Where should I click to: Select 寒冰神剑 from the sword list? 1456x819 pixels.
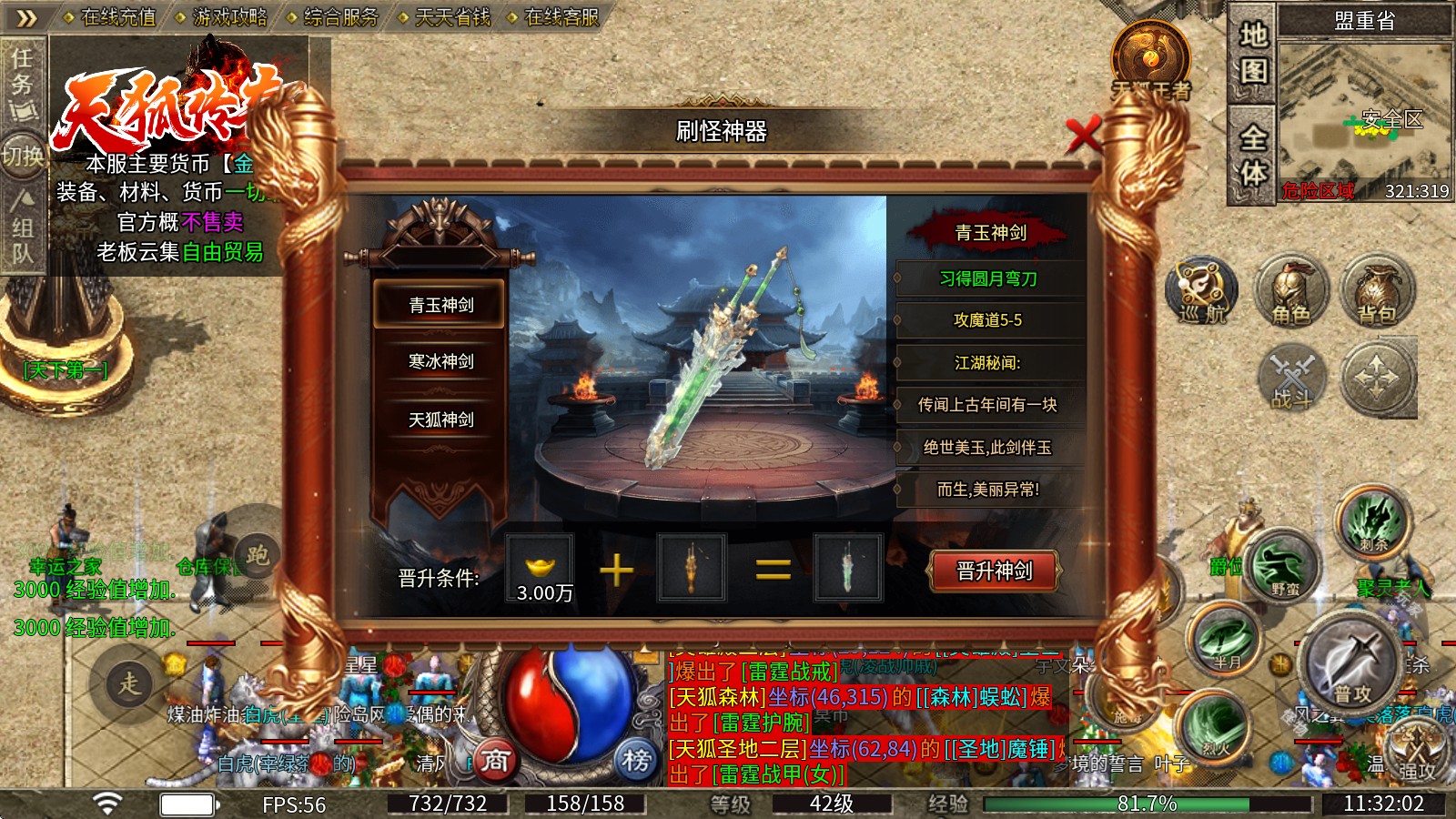click(x=440, y=360)
